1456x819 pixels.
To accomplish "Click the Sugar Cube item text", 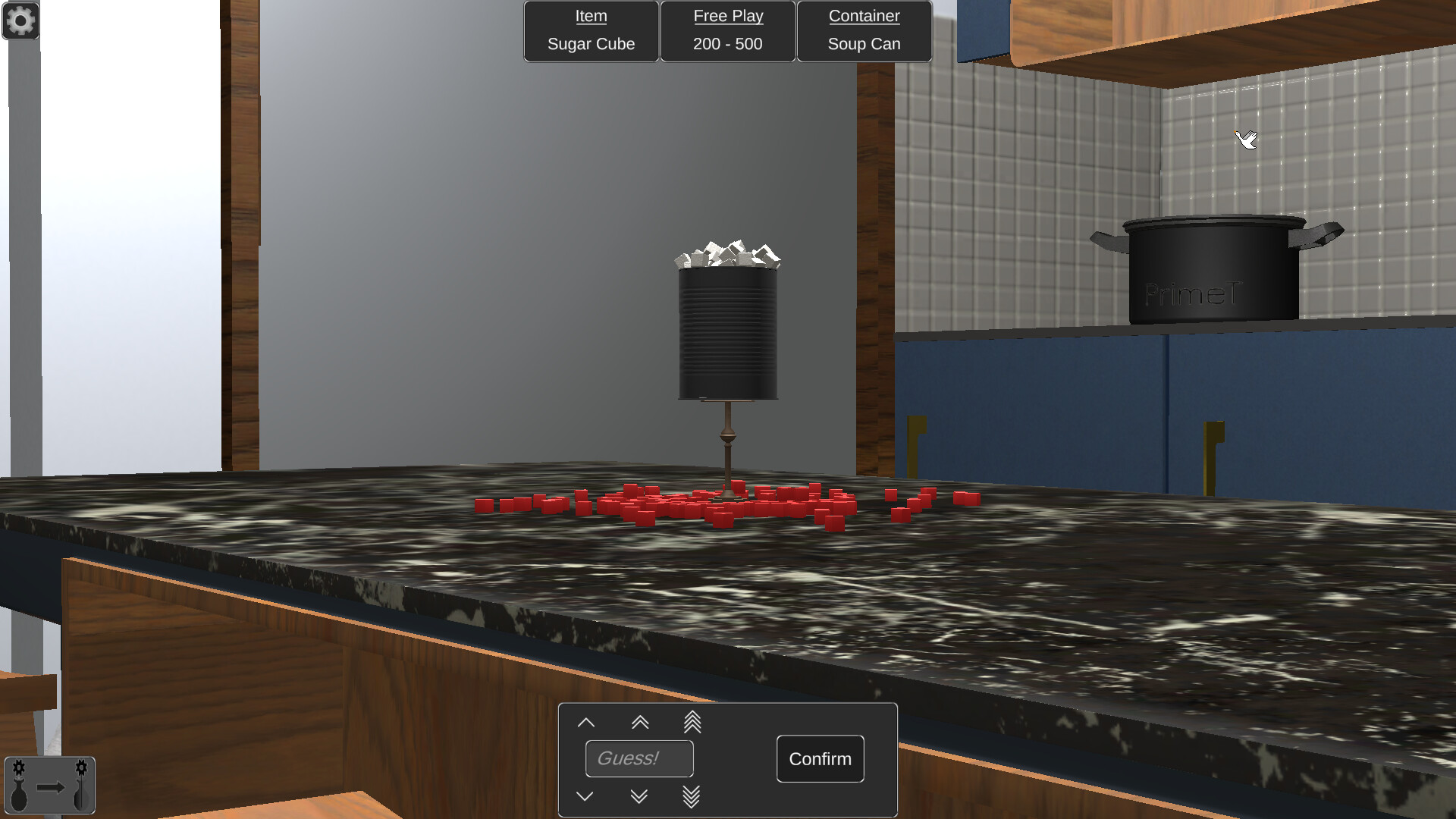I will click(591, 44).
